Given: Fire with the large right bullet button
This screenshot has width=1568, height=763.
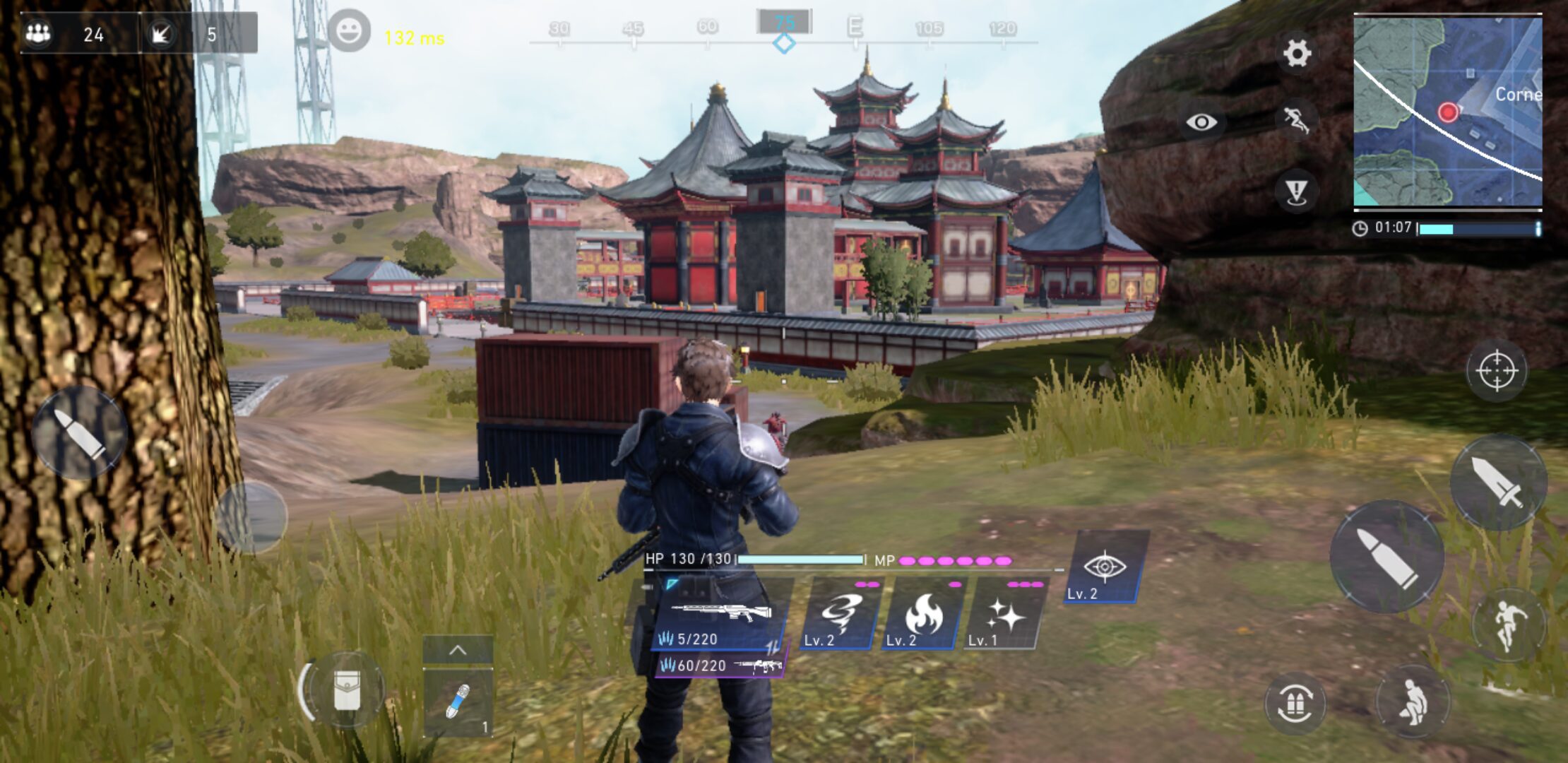Looking at the screenshot, I should [1386, 557].
